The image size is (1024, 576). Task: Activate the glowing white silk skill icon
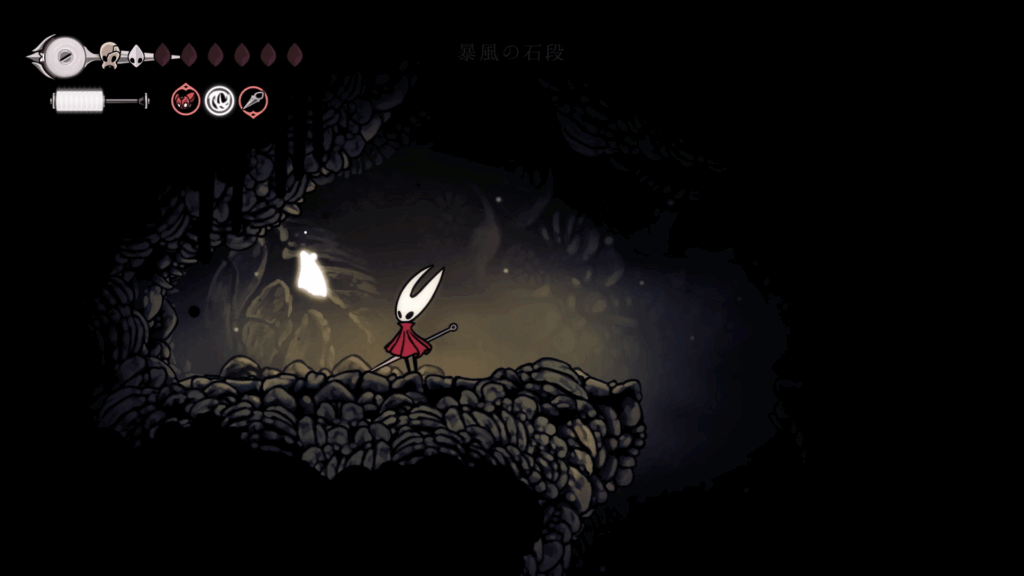[219, 100]
